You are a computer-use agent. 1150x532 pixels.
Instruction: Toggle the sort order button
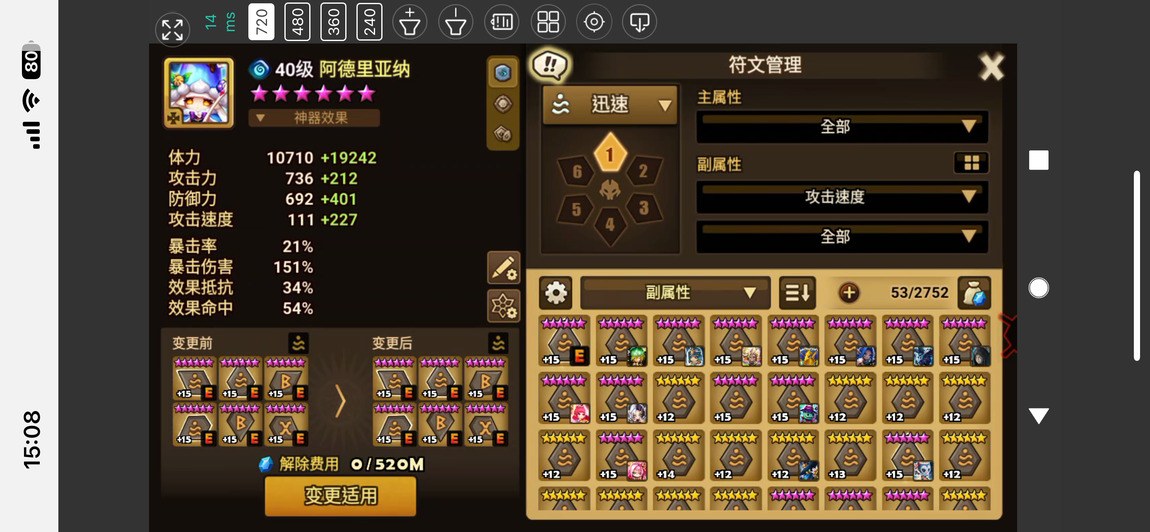[797, 293]
